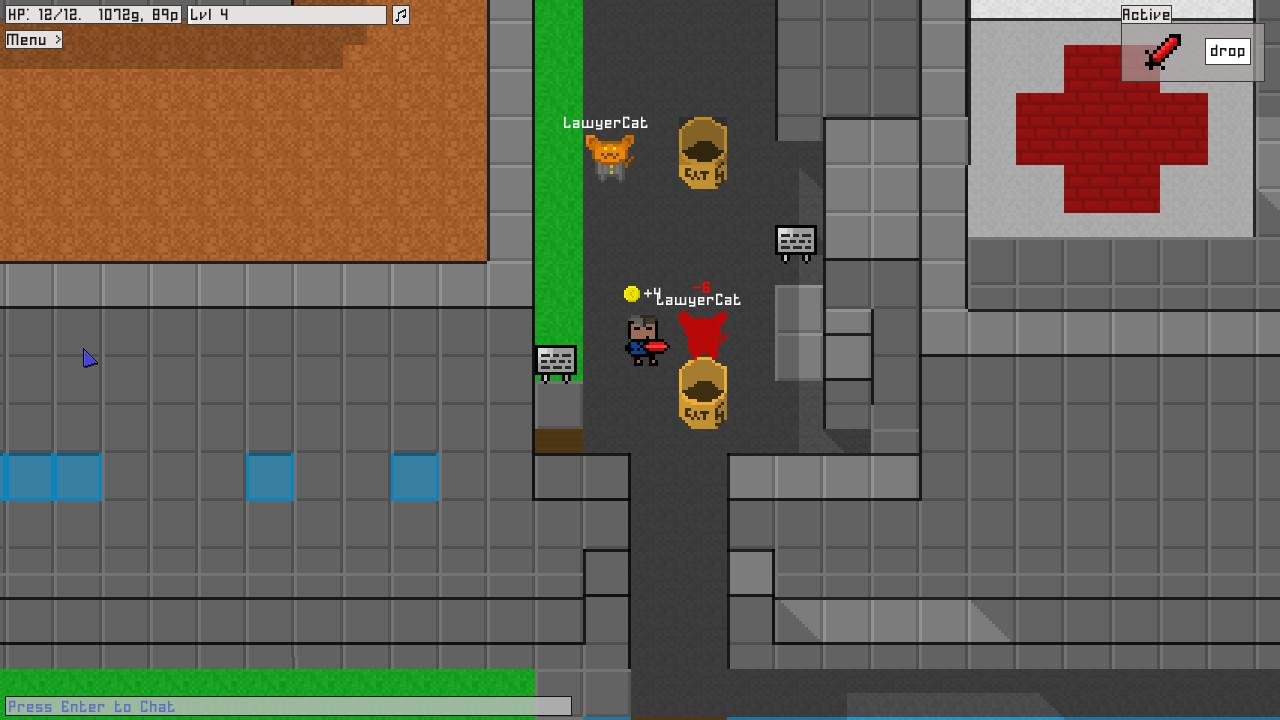The width and height of the screenshot is (1280, 720).
Task: Click the lower CAT barrel below the flag
Action: tap(701, 395)
